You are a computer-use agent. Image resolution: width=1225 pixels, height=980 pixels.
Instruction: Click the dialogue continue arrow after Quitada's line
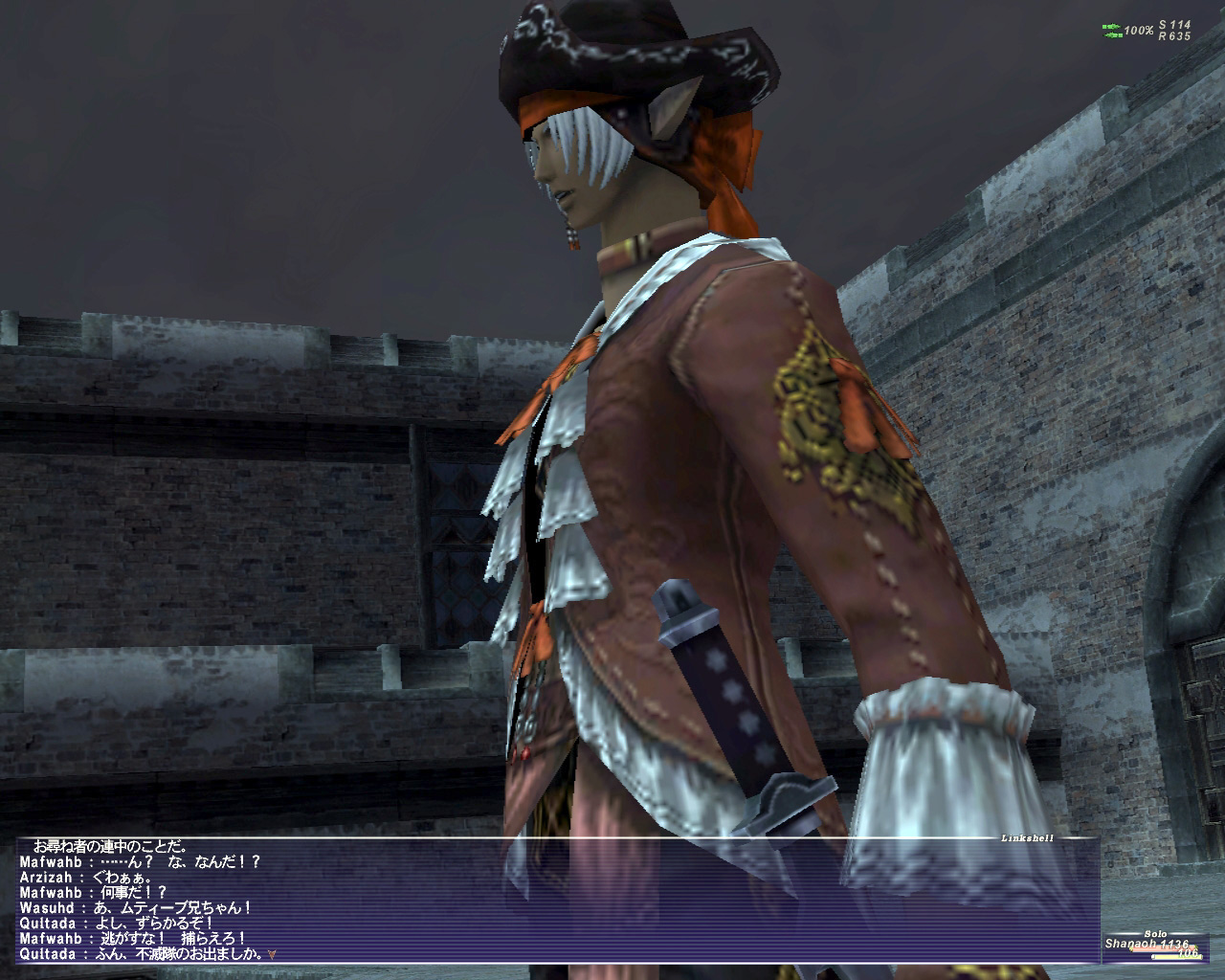275,954
